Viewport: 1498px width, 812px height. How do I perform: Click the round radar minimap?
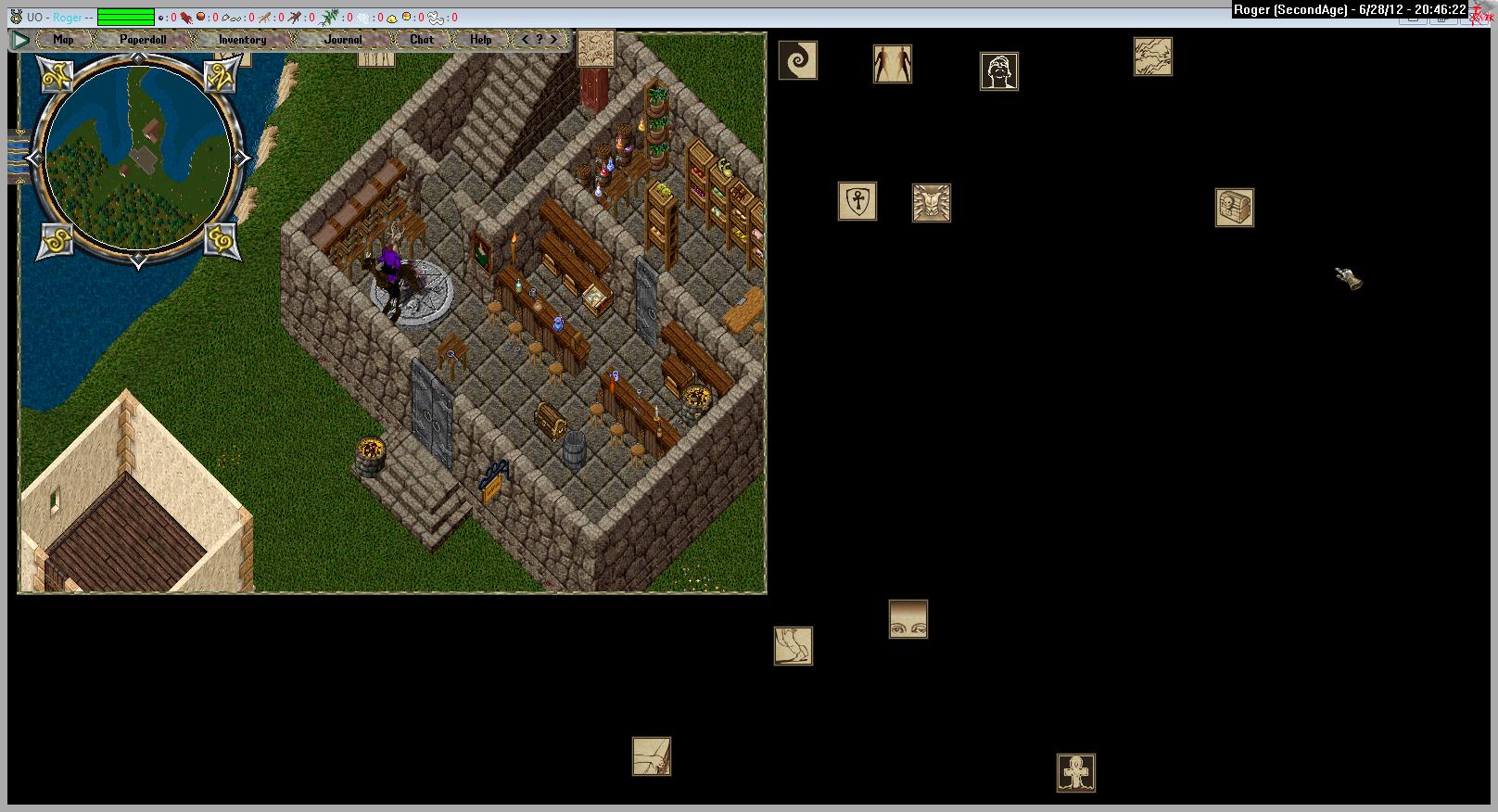[x=138, y=158]
